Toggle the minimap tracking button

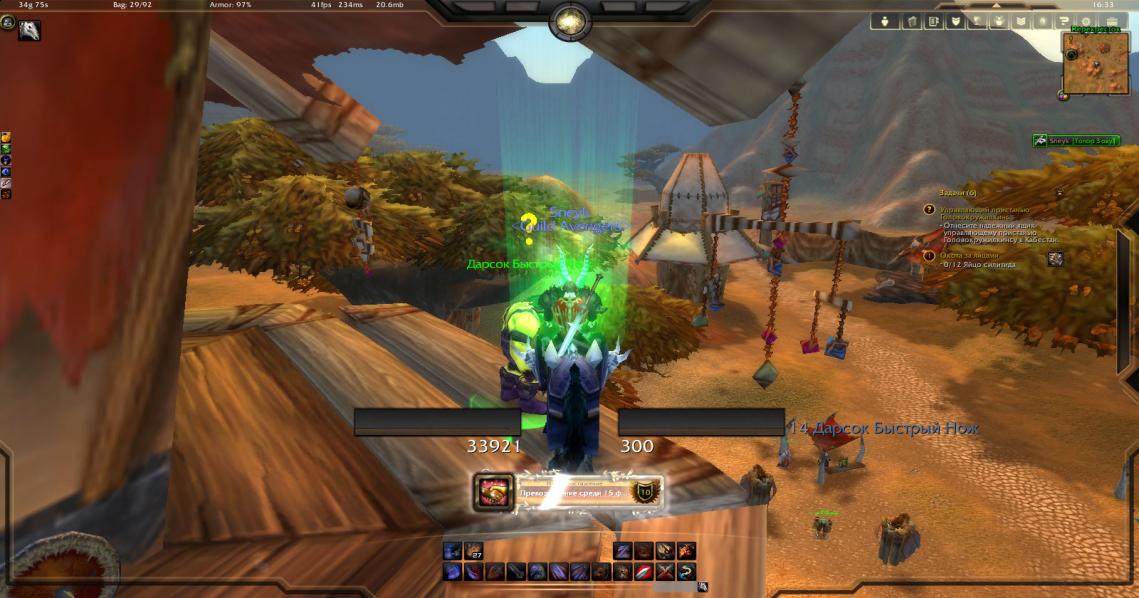[x=1063, y=95]
